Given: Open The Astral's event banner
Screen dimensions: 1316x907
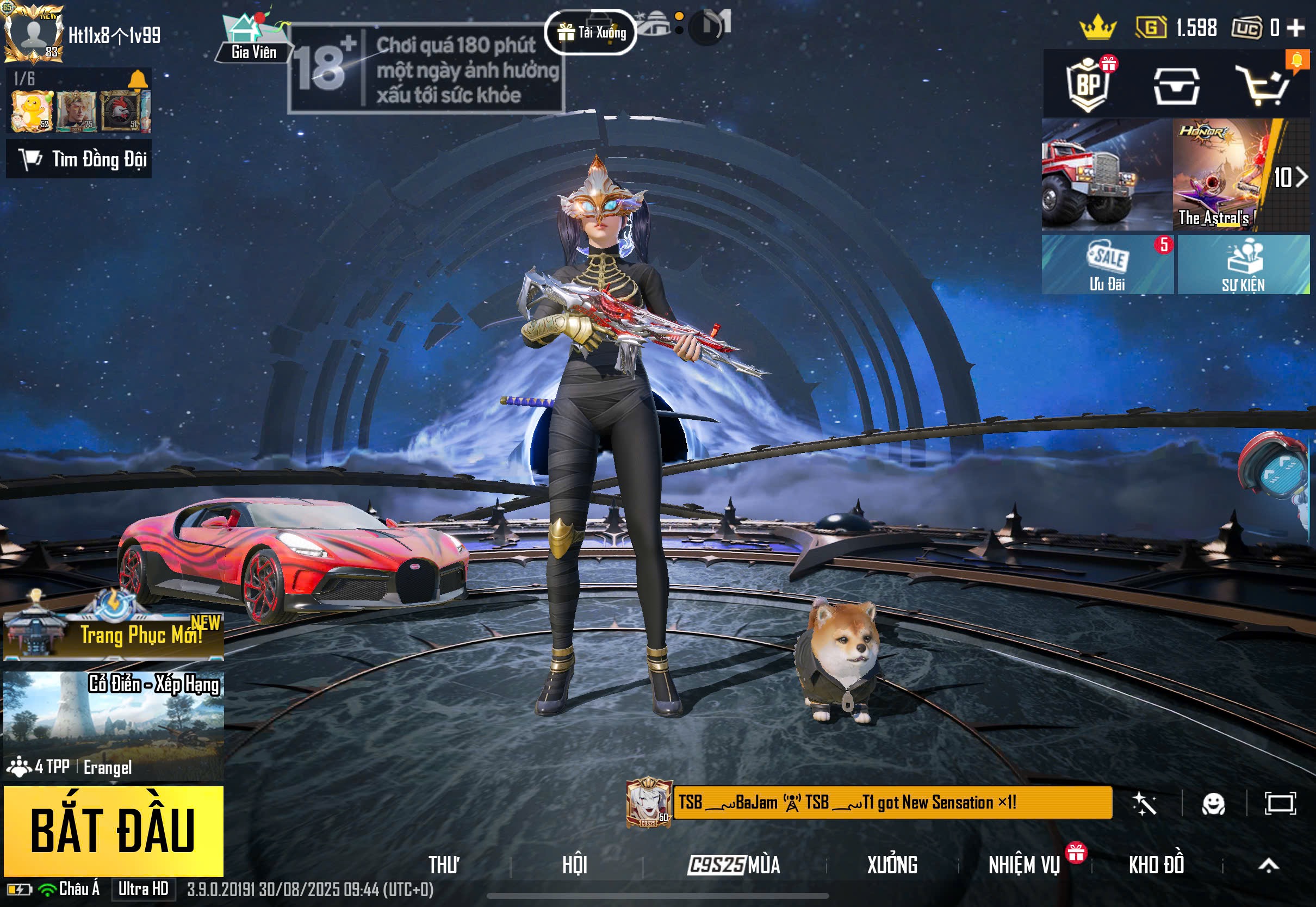Looking at the screenshot, I should tap(1222, 175).
